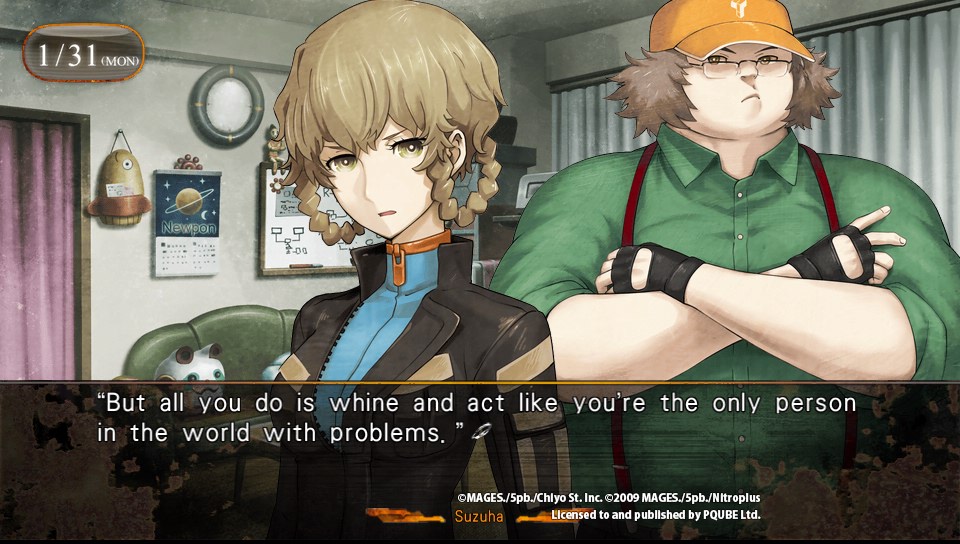Click the spinning advance indicator after the text
The image size is (960, 544).
pos(481,432)
